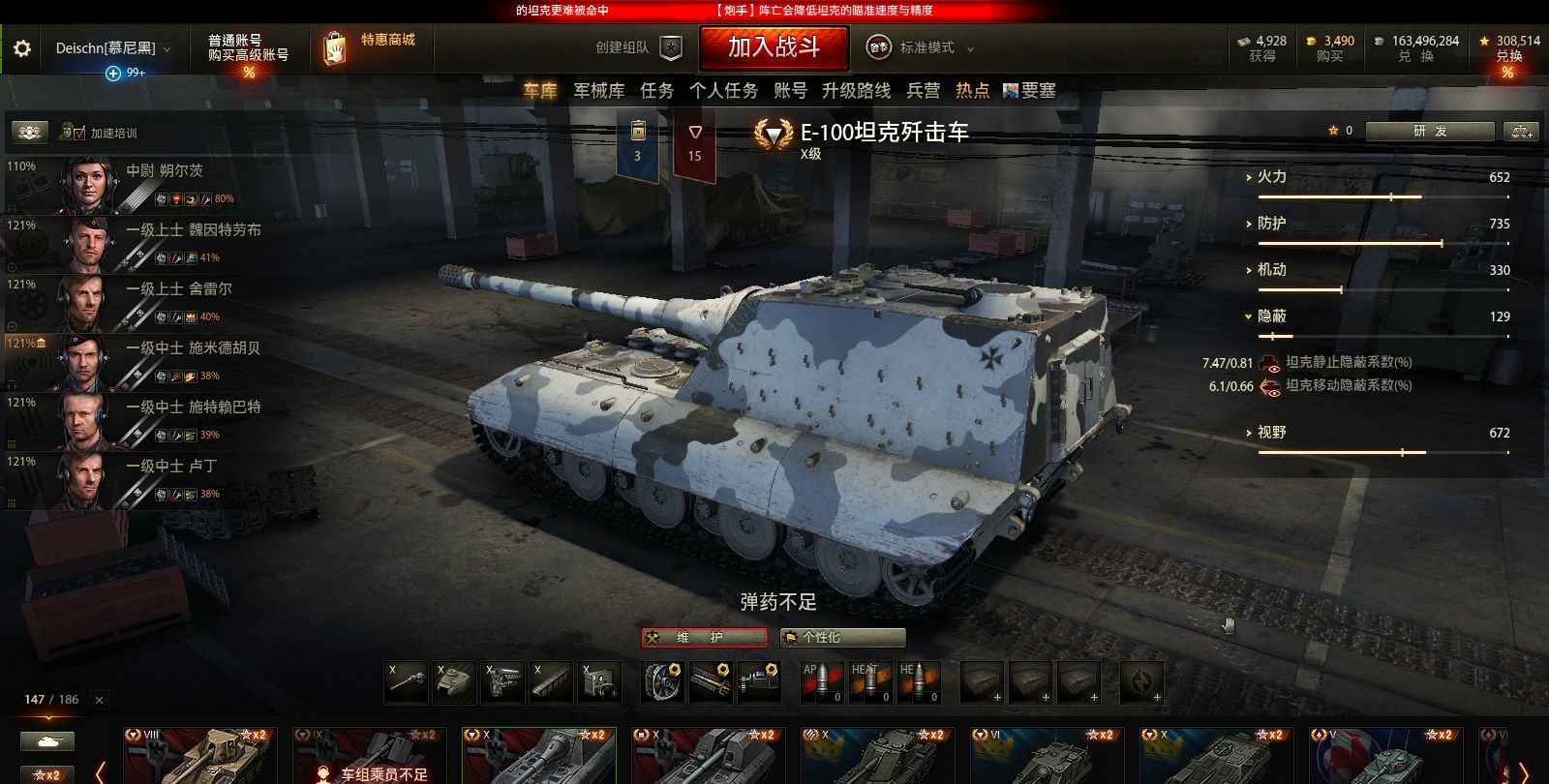This screenshot has width=1549, height=784.
Task: Toggle the tank silhouette carousel filter
Action: (46, 739)
